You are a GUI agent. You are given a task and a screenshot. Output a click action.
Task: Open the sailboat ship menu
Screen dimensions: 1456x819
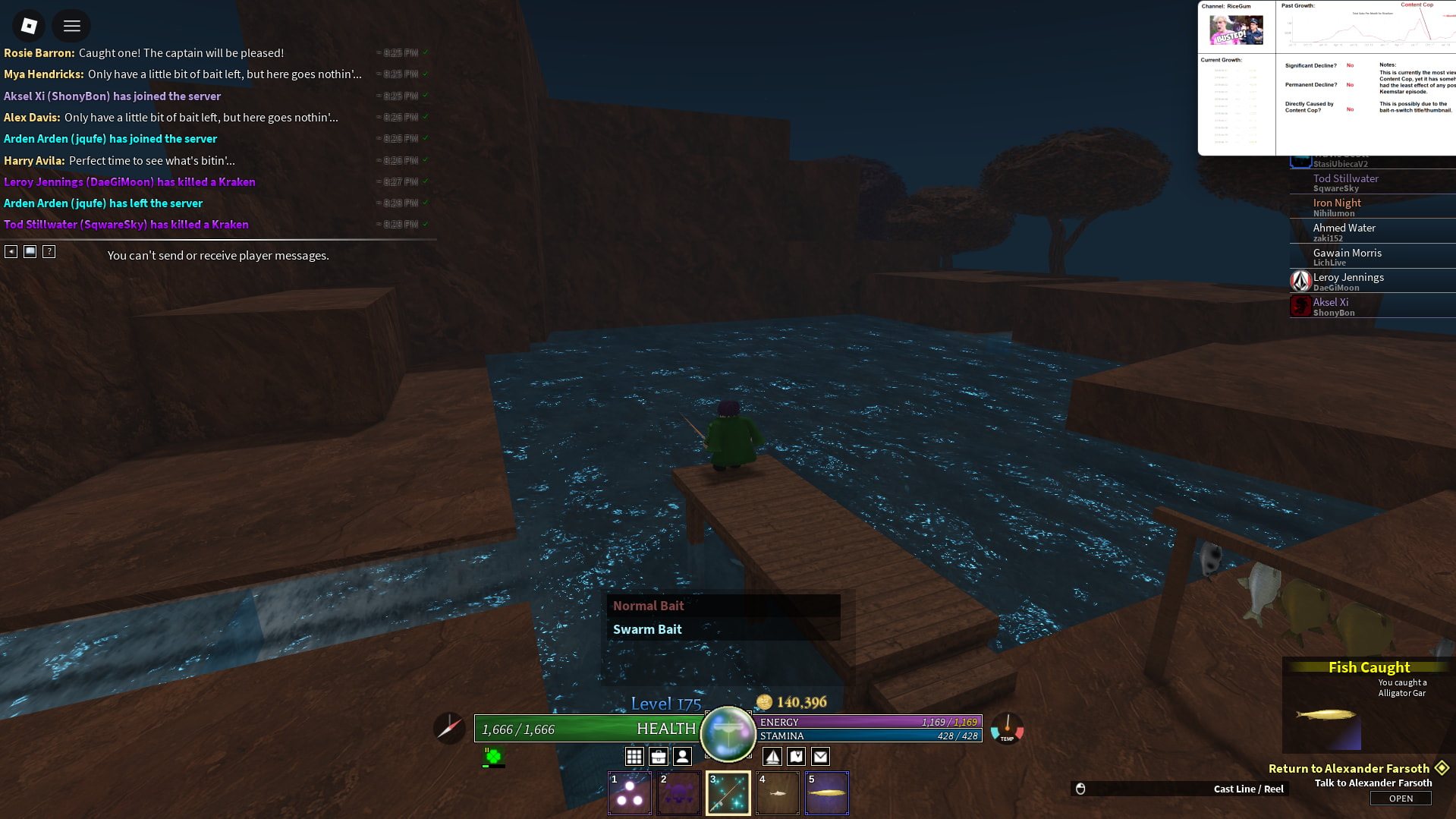coord(772,756)
